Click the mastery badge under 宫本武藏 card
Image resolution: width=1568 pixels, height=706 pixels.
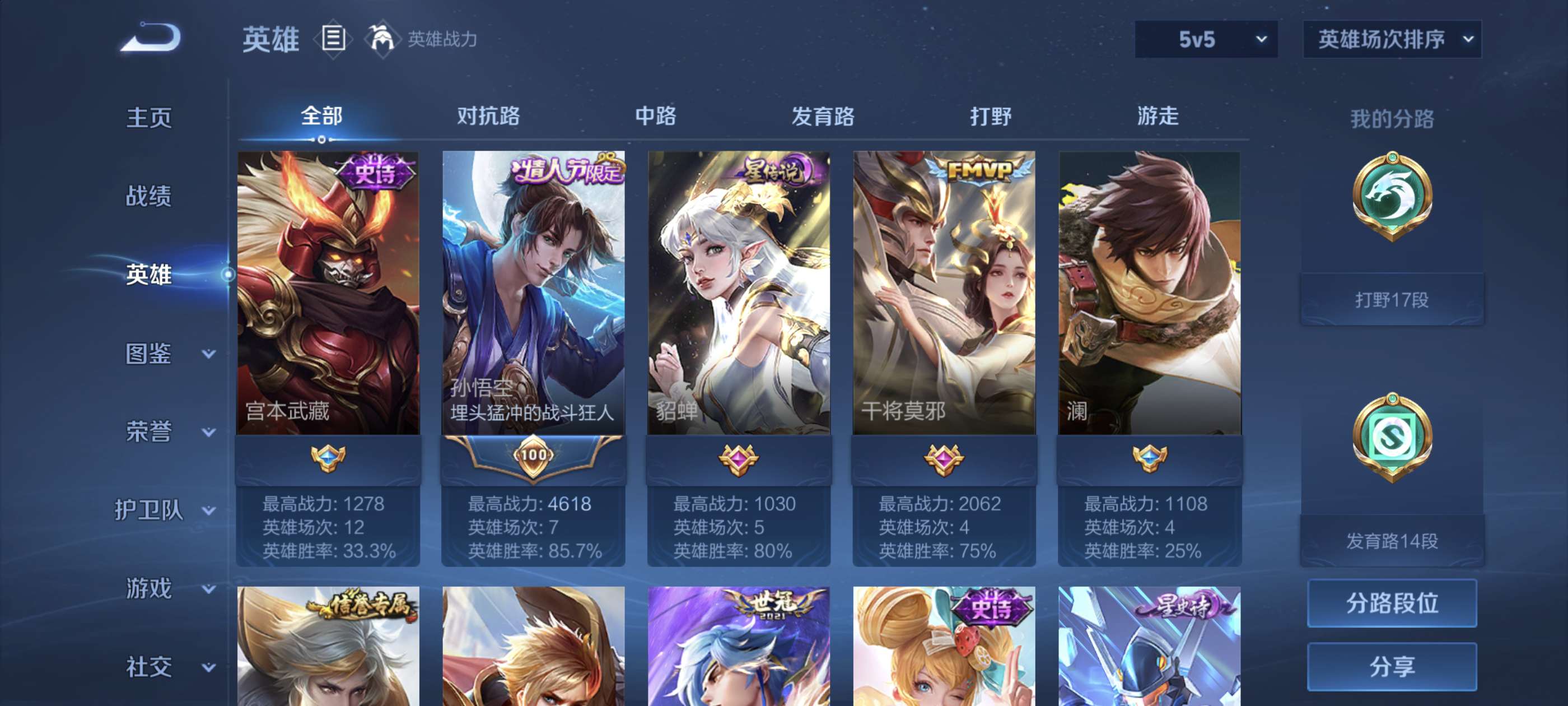click(327, 461)
